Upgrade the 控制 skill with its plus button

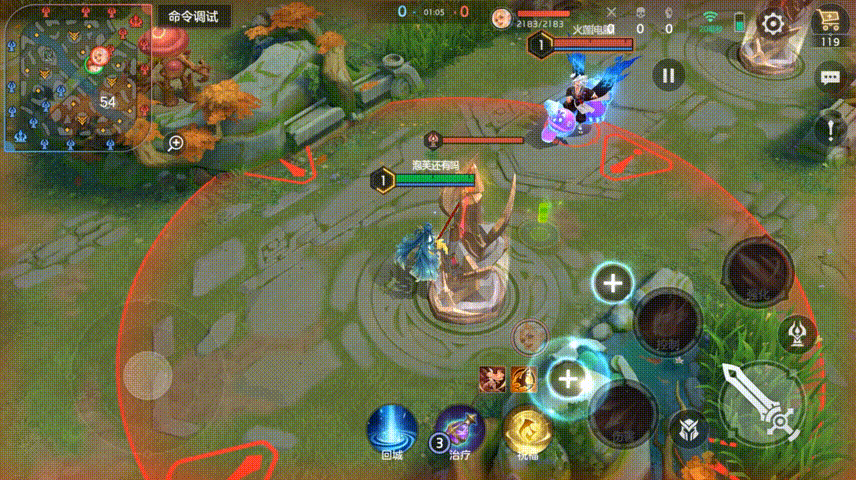click(612, 284)
